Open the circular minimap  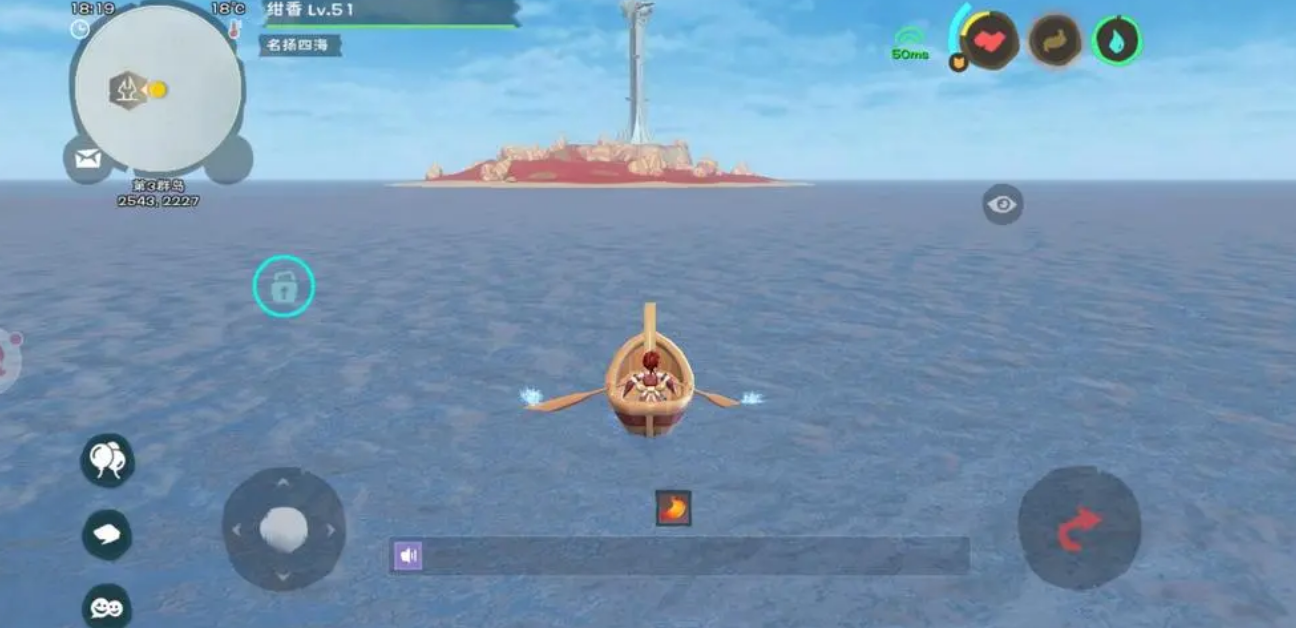[158, 89]
